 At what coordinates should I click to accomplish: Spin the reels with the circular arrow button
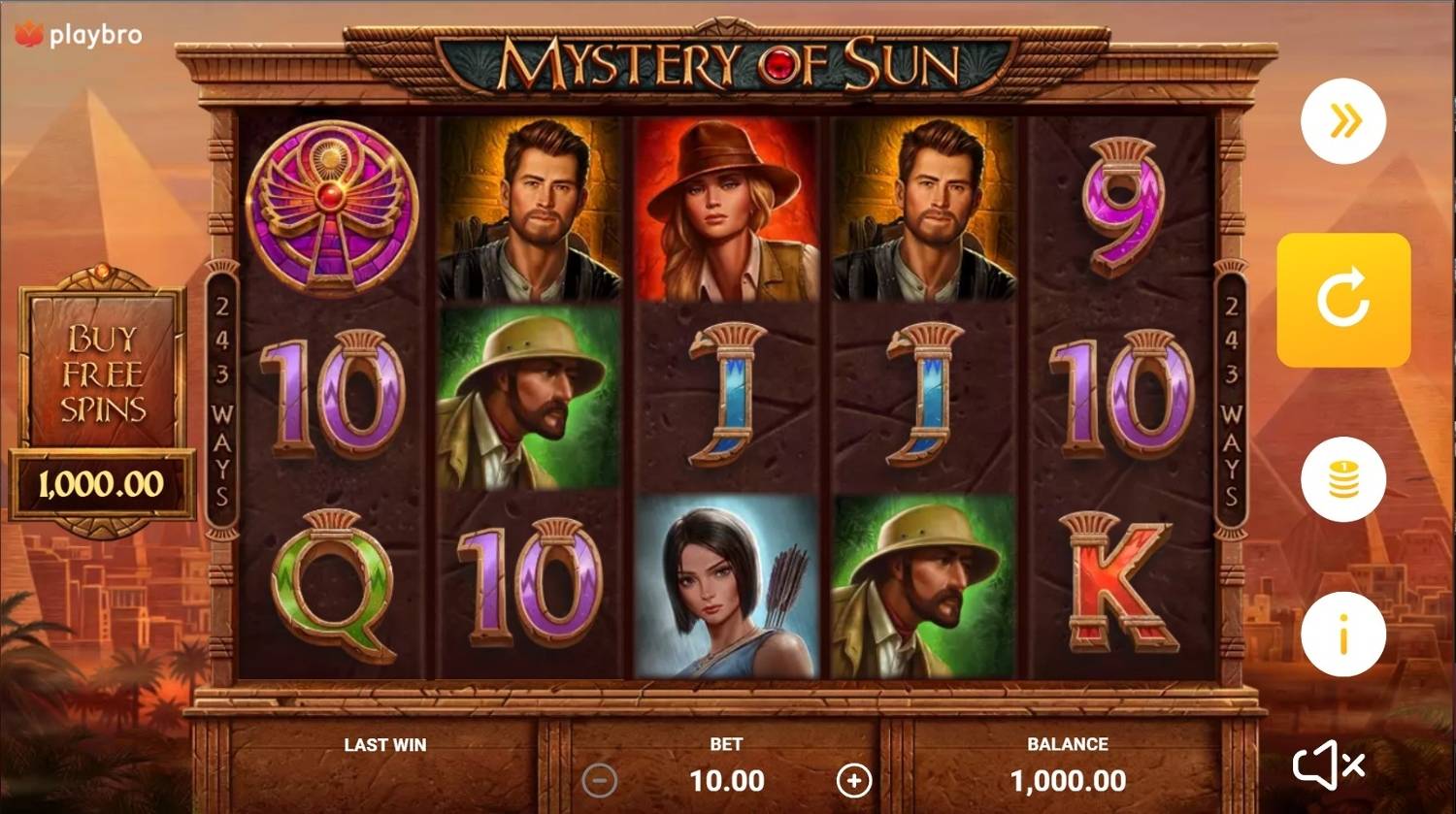click(1344, 301)
